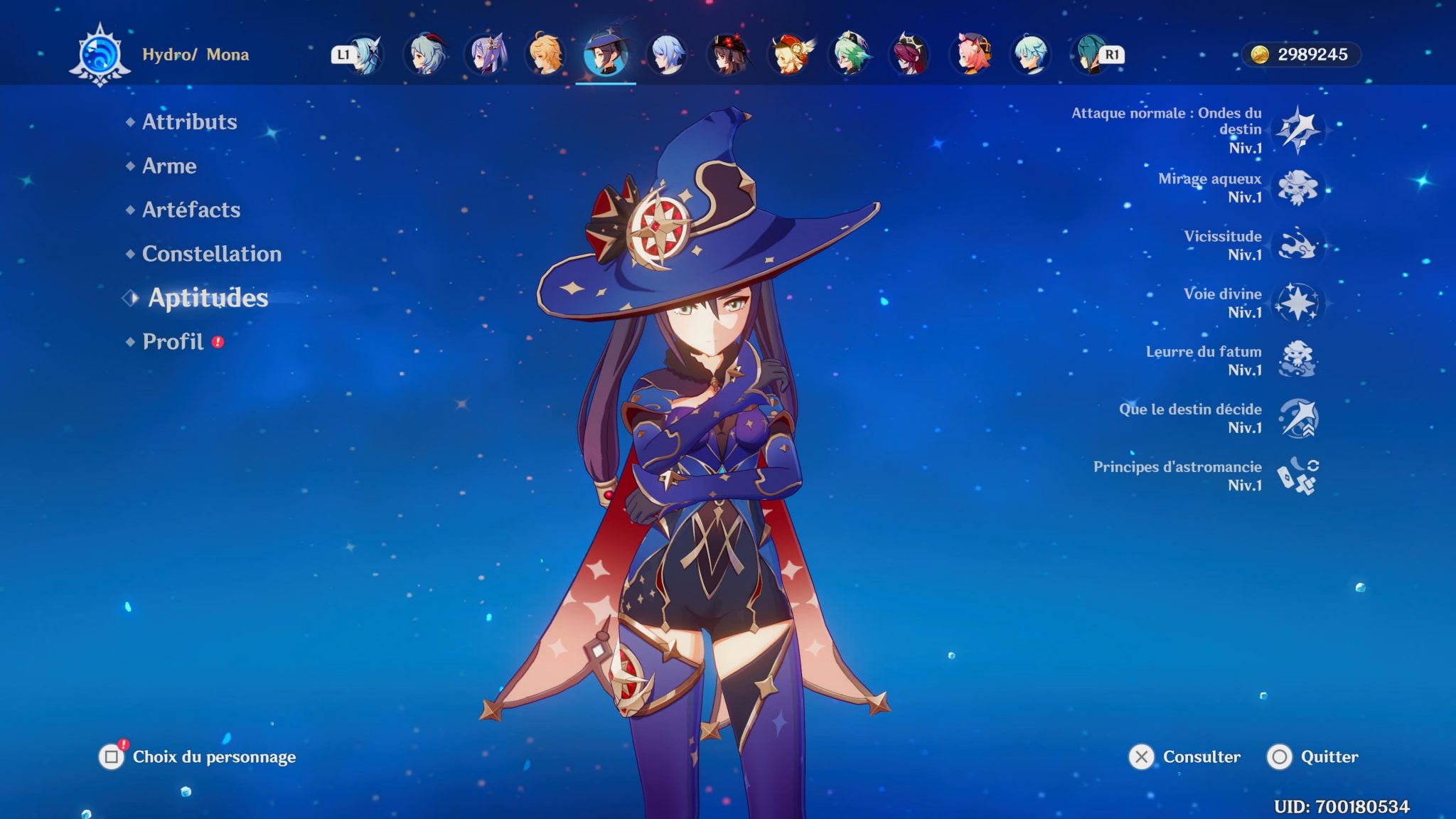Image resolution: width=1456 pixels, height=819 pixels.
Task: Open the Attributs section
Action: (x=188, y=122)
